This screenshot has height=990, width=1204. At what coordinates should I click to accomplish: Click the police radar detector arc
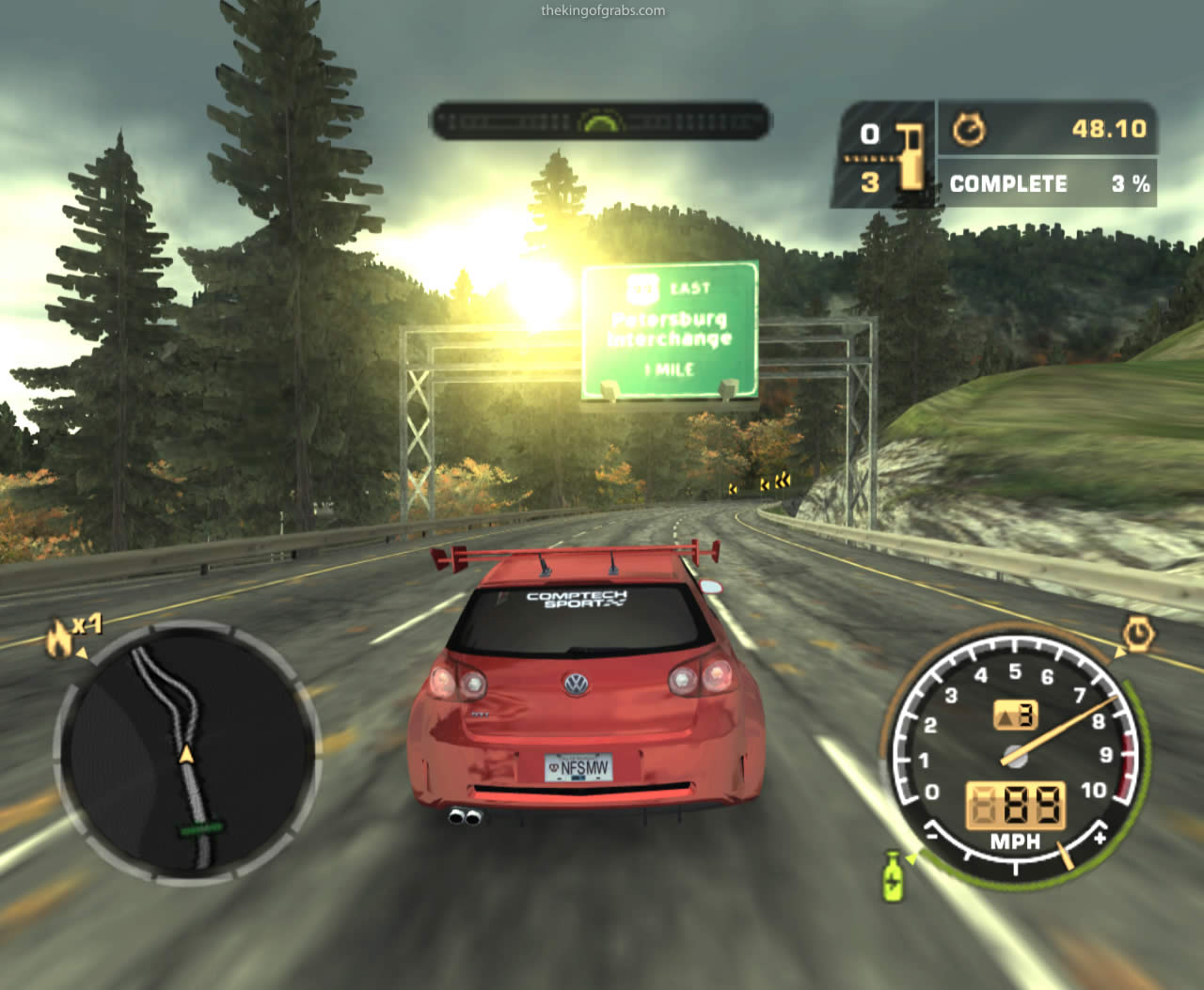[600, 121]
